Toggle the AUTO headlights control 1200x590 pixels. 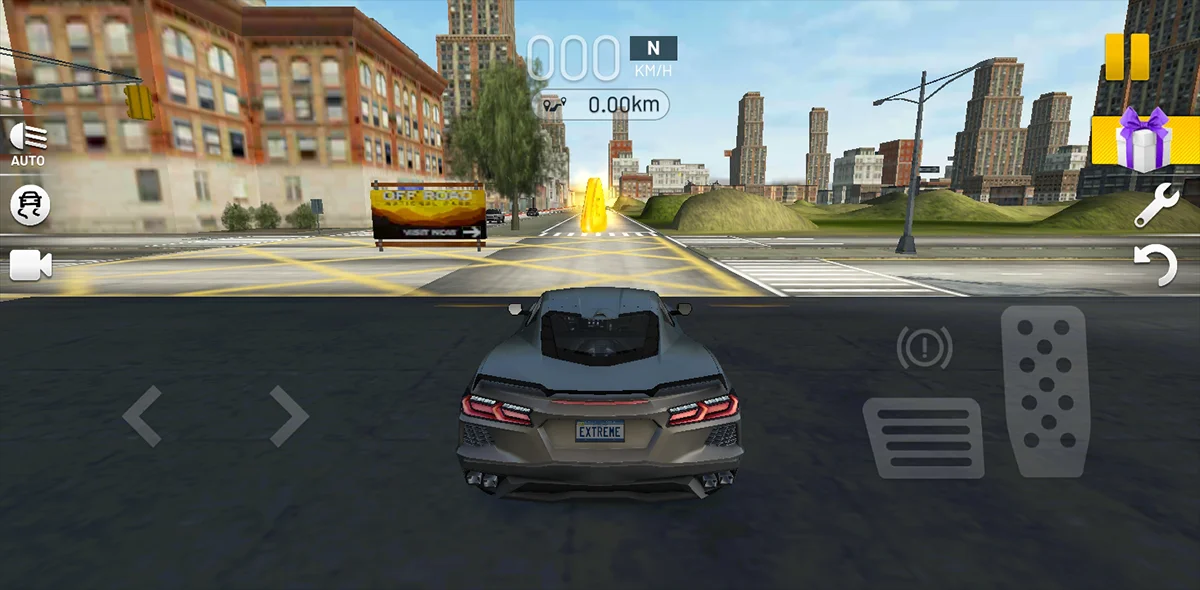tap(28, 143)
